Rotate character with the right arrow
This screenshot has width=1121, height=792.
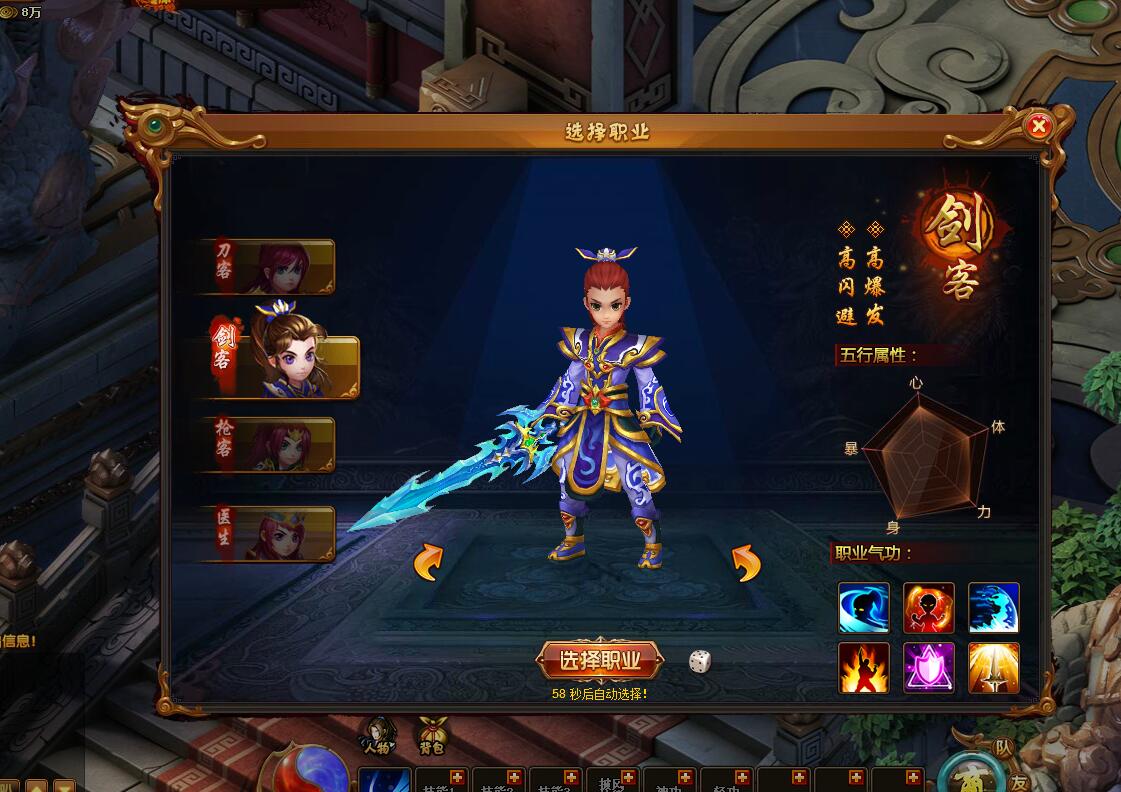coord(746,563)
